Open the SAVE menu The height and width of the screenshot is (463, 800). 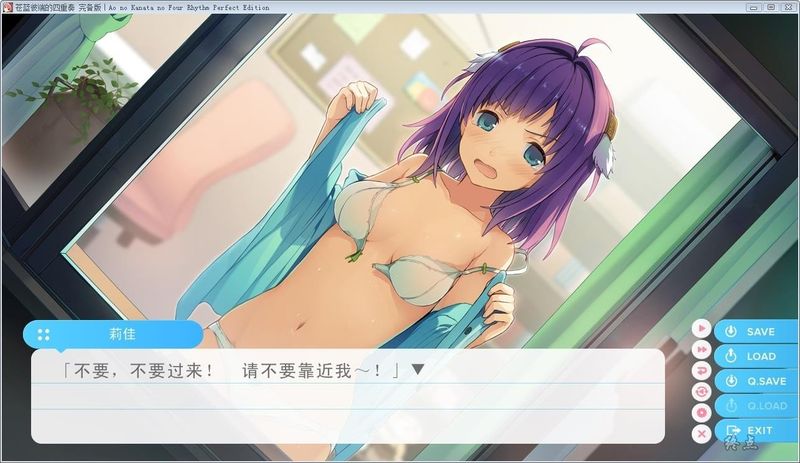pyautogui.click(x=756, y=332)
